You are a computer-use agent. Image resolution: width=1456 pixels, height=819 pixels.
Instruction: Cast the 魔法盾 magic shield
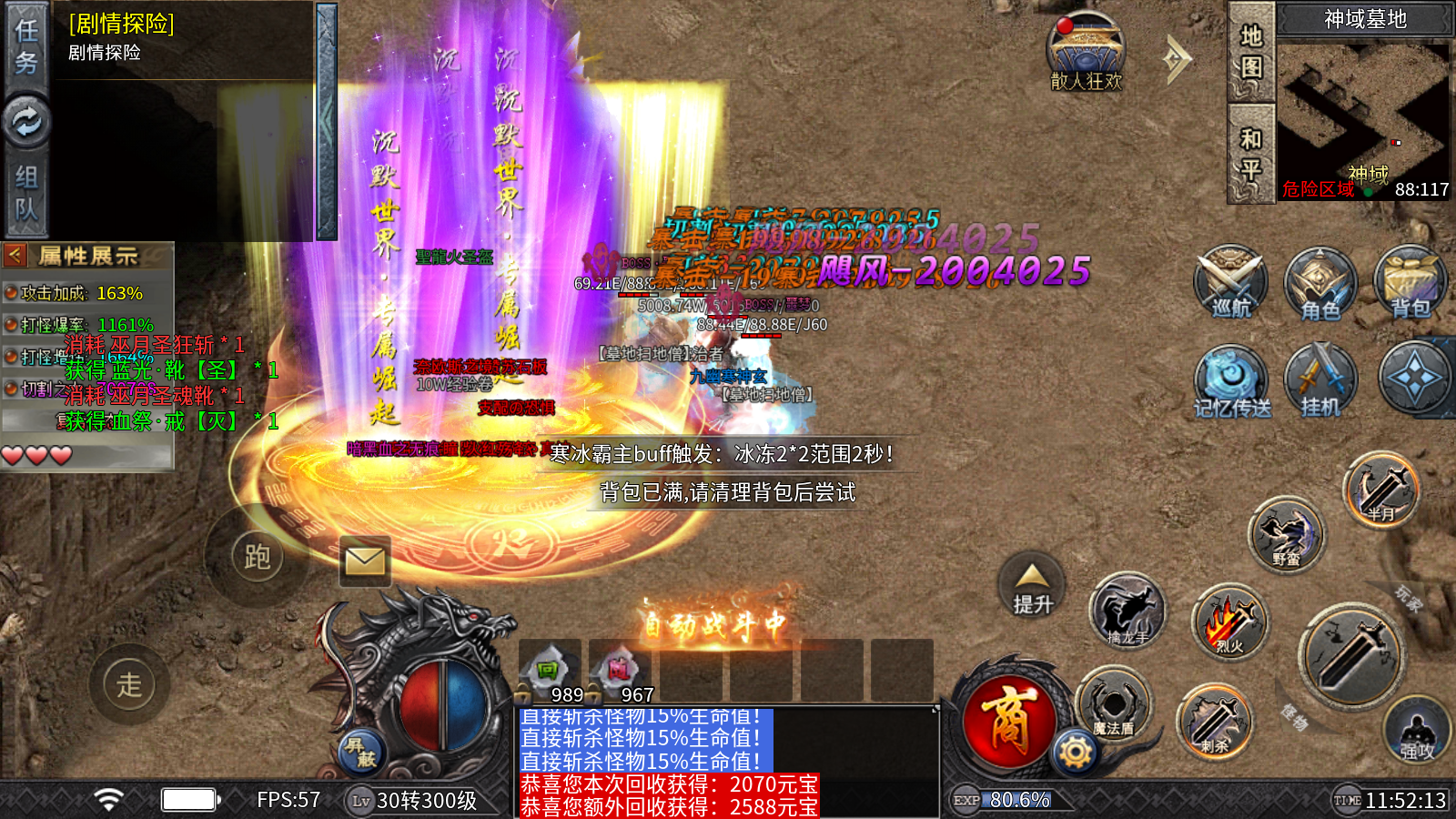tap(1112, 704)
